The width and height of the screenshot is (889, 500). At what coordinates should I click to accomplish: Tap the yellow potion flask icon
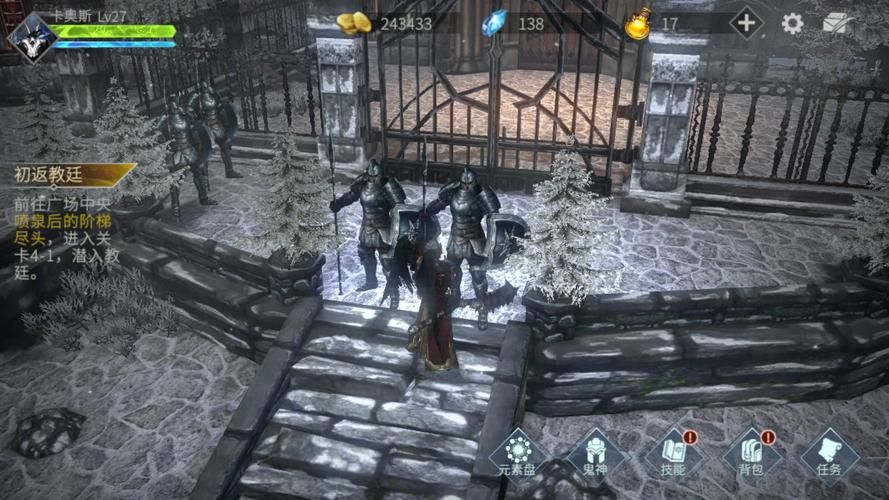[x=637, y=23]
